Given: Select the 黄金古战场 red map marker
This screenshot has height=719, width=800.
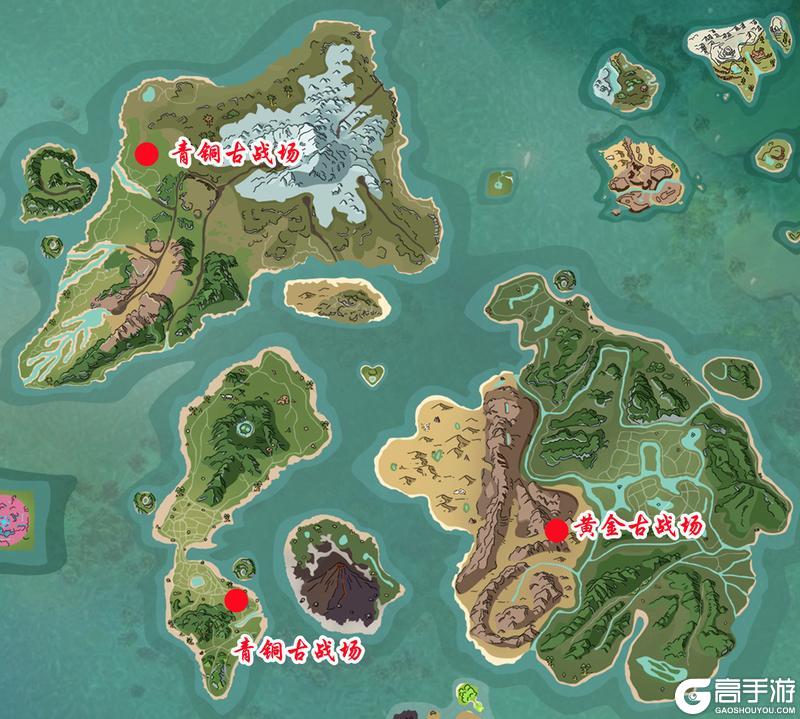Looking at the screenshot, I should tap(557, 530).
